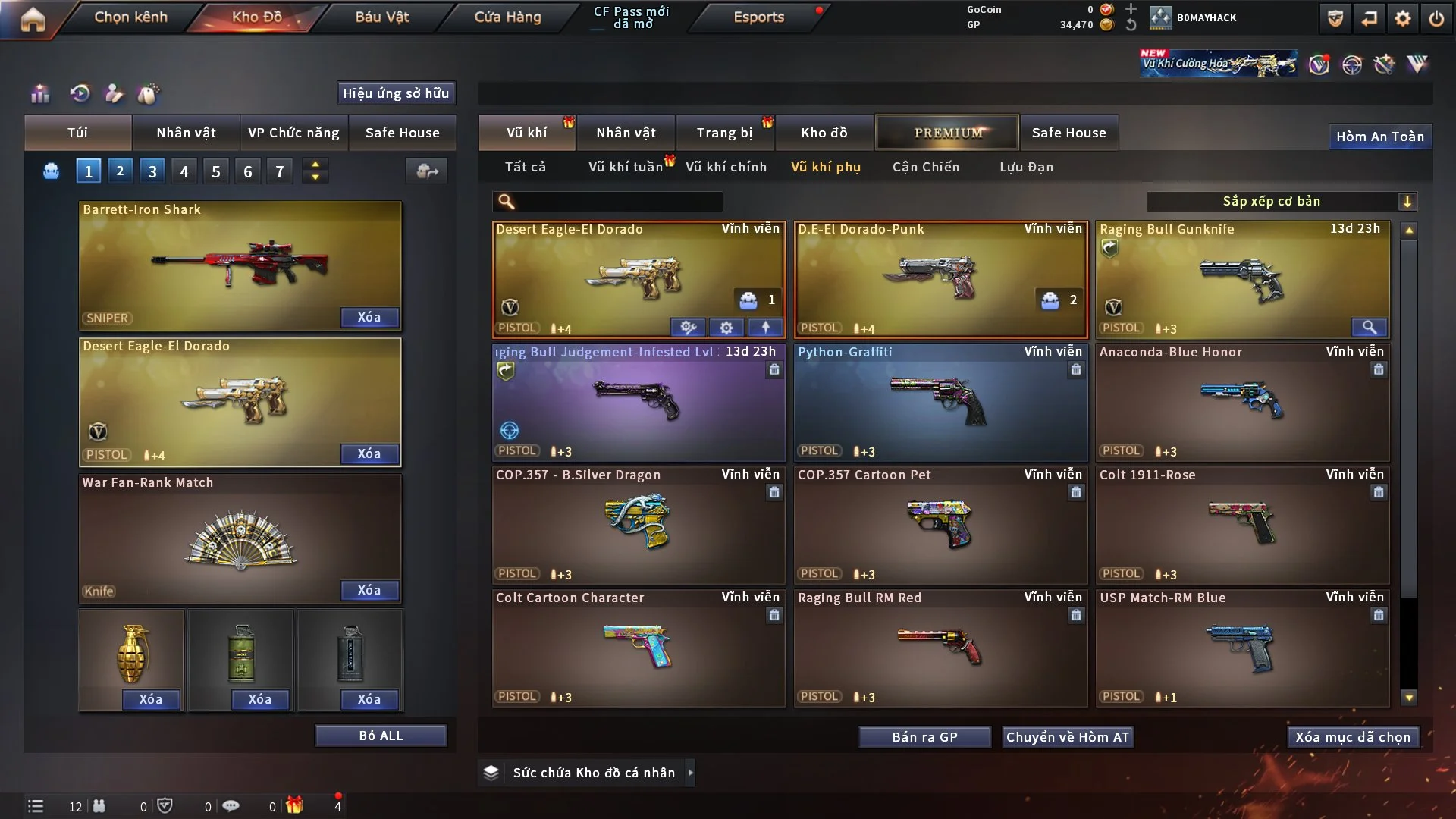Open the settings gear icon
The height and width of the screenshot is (819, 1456).
(x=1402, y=18)
